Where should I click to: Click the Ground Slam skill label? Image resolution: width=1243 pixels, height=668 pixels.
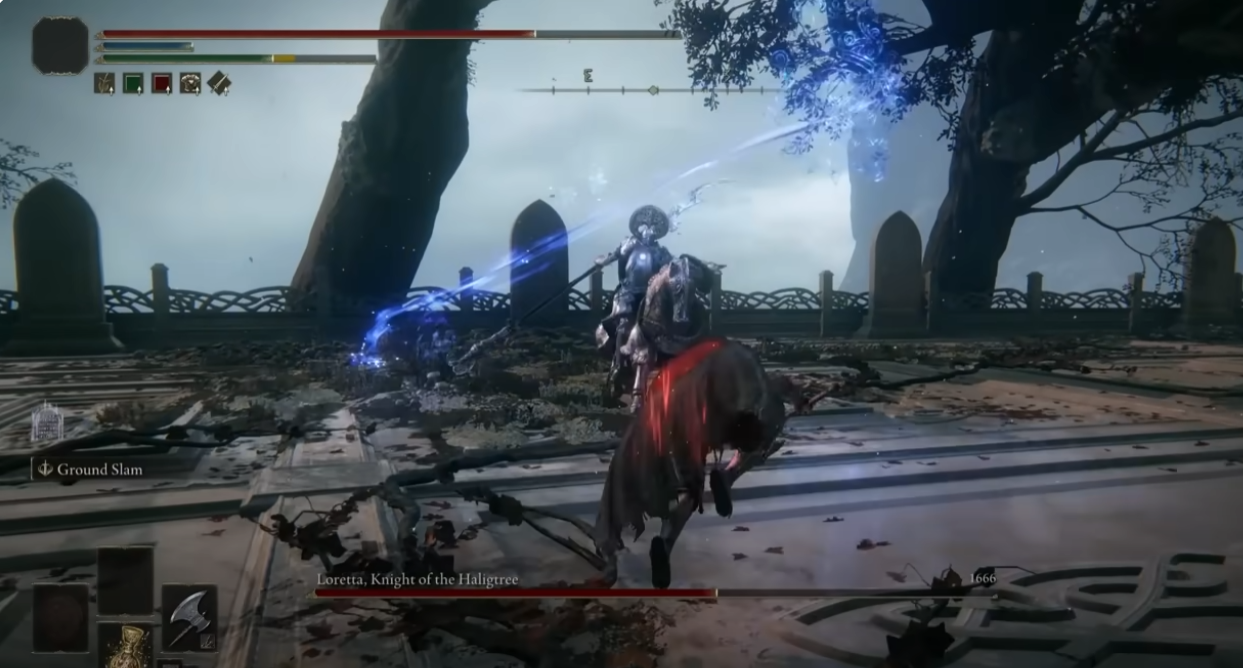click(x=98, y=469)
